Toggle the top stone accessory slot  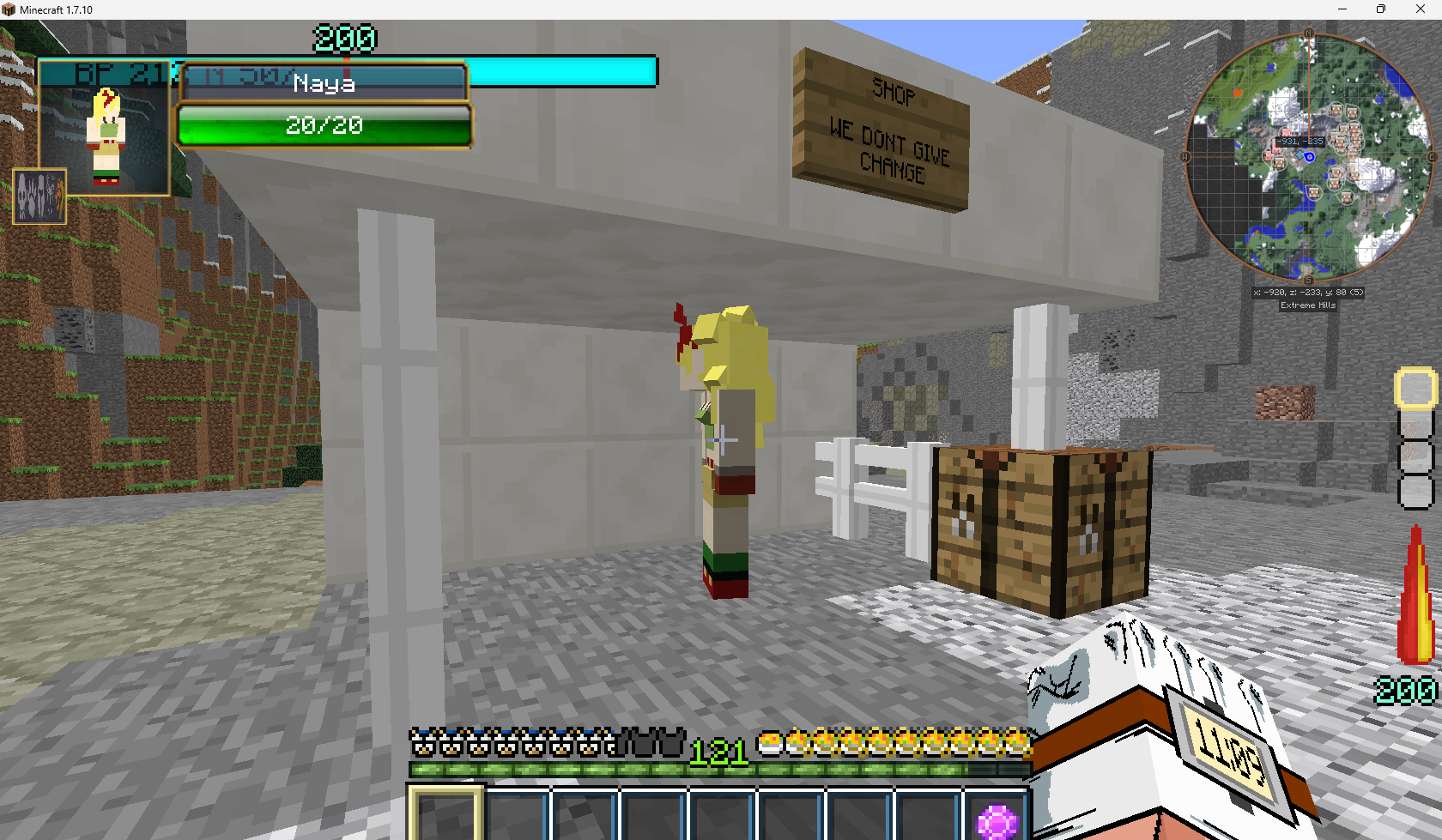[x=1416, y=426]
